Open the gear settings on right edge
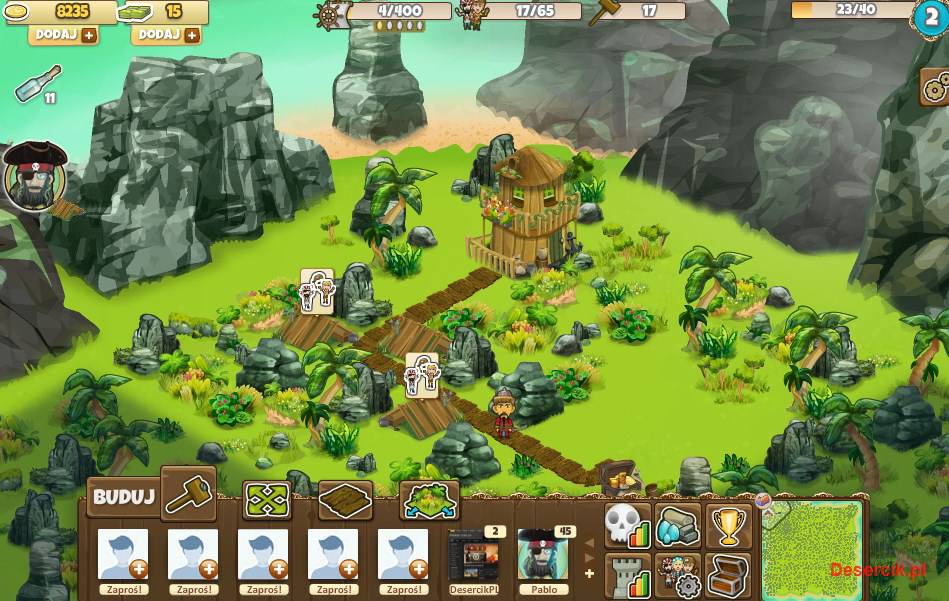The image size is (949, 601). pyautogui.click(x=935, y=88)
